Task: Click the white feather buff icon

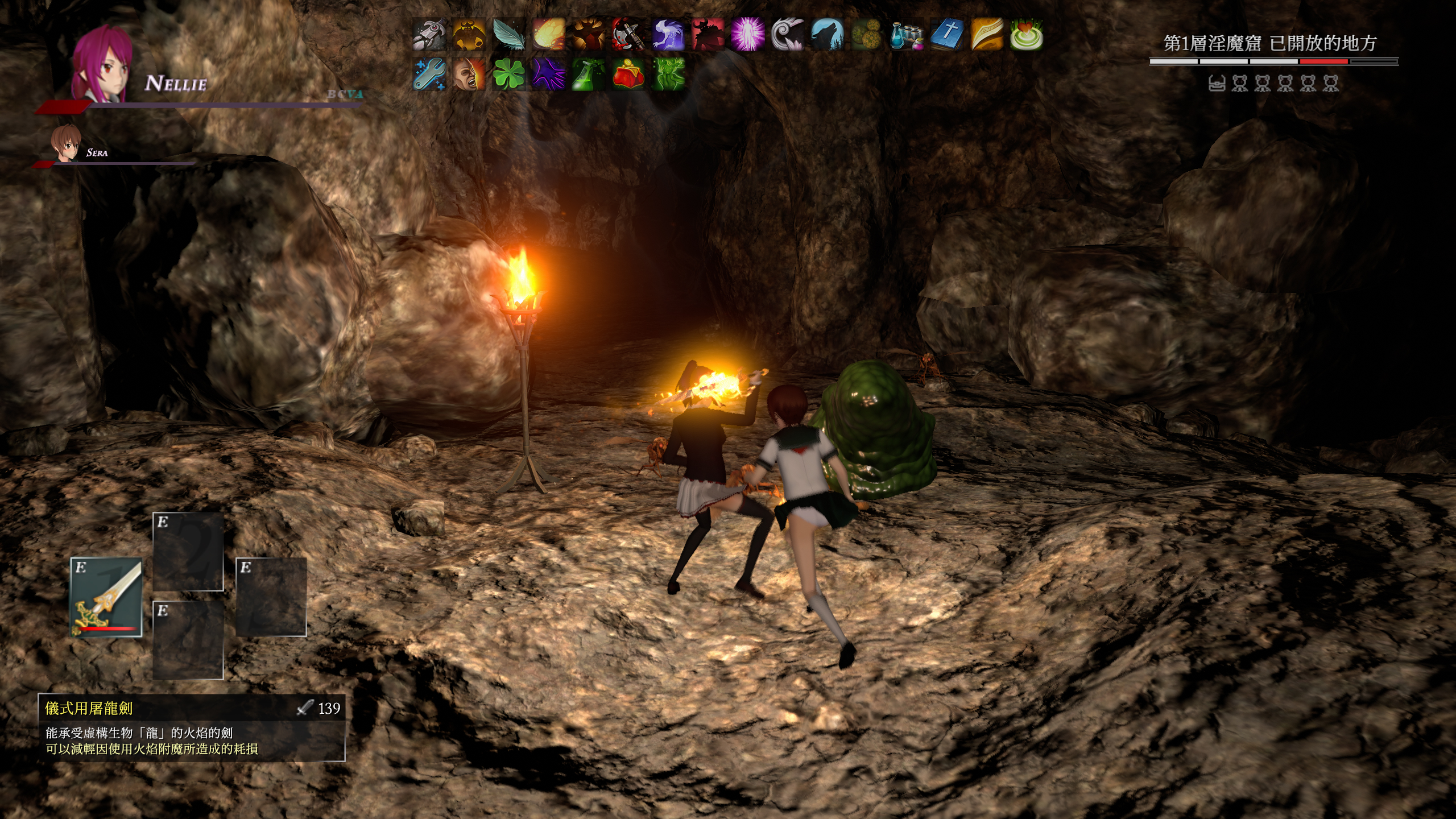Action: point(508,34)
